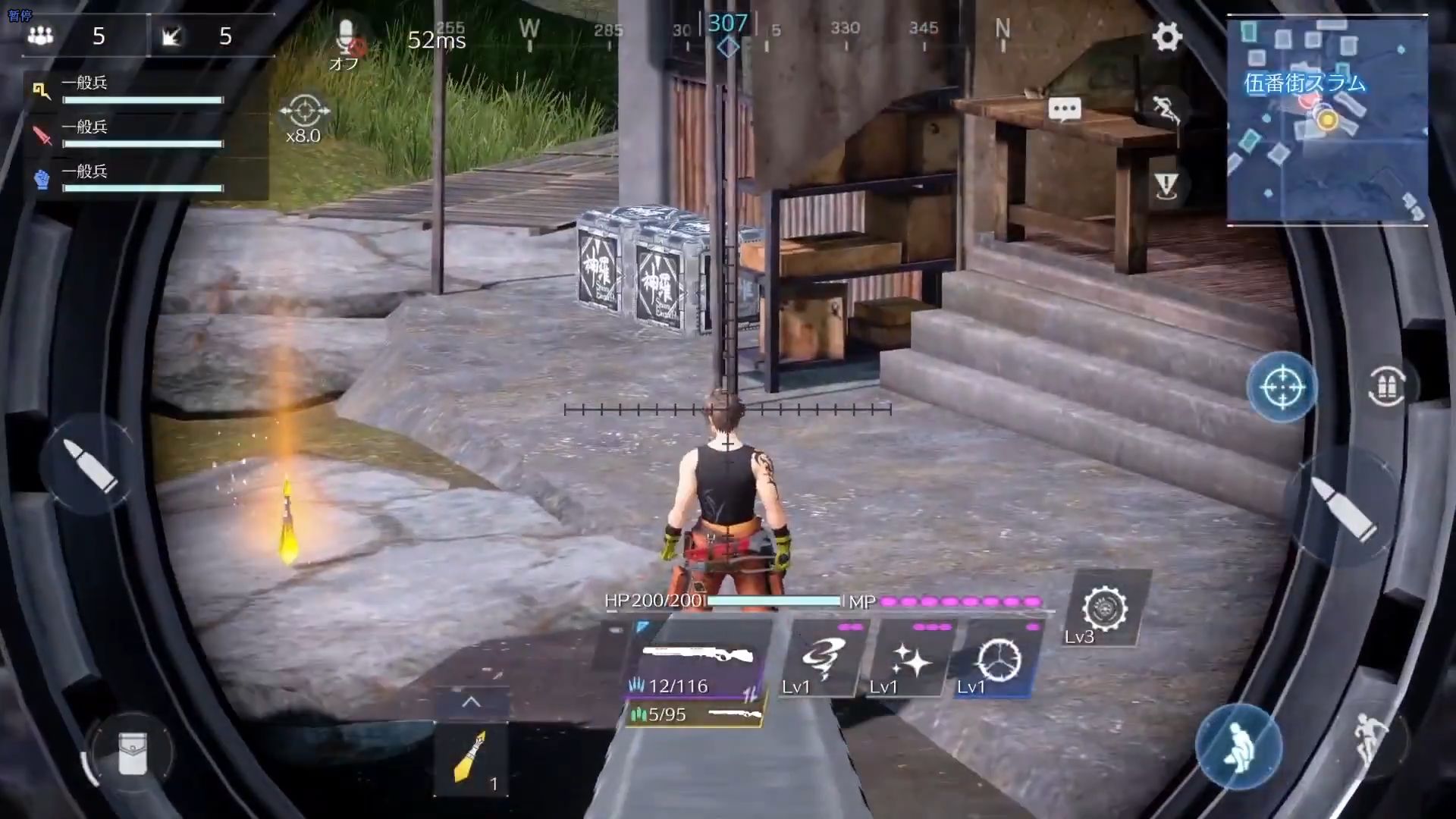Exit scope with the crosshair aim button
The height and width of the screenshot is (819, 1456).
pos(1282,387)
